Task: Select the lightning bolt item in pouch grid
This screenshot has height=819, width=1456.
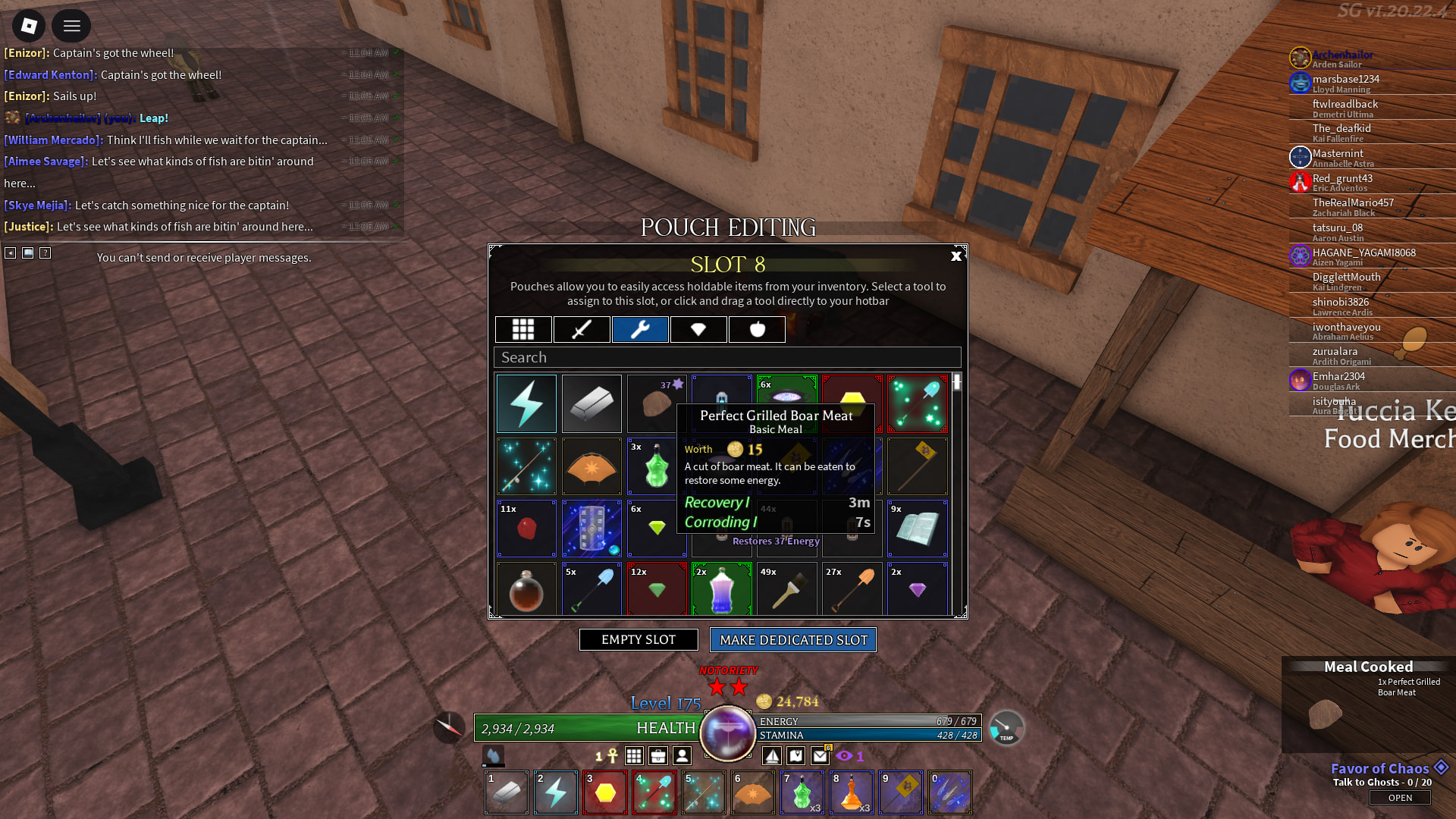Action: pyautogui.click(x=526, y=403)
